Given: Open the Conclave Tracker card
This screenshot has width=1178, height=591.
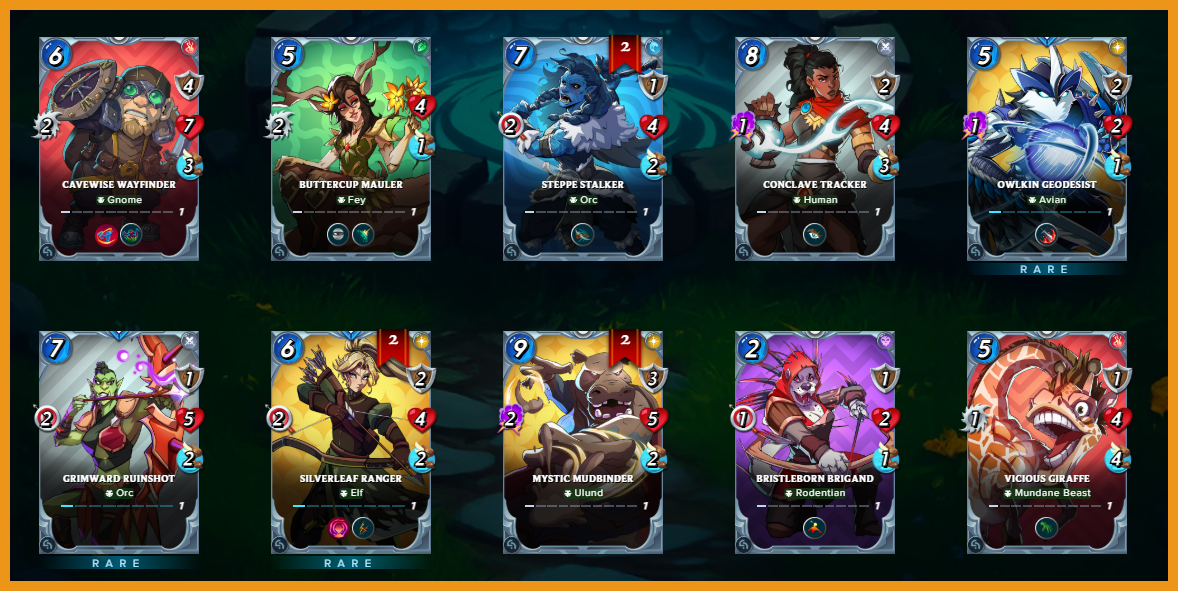Looking at the screenshot, I should (814, 148).
